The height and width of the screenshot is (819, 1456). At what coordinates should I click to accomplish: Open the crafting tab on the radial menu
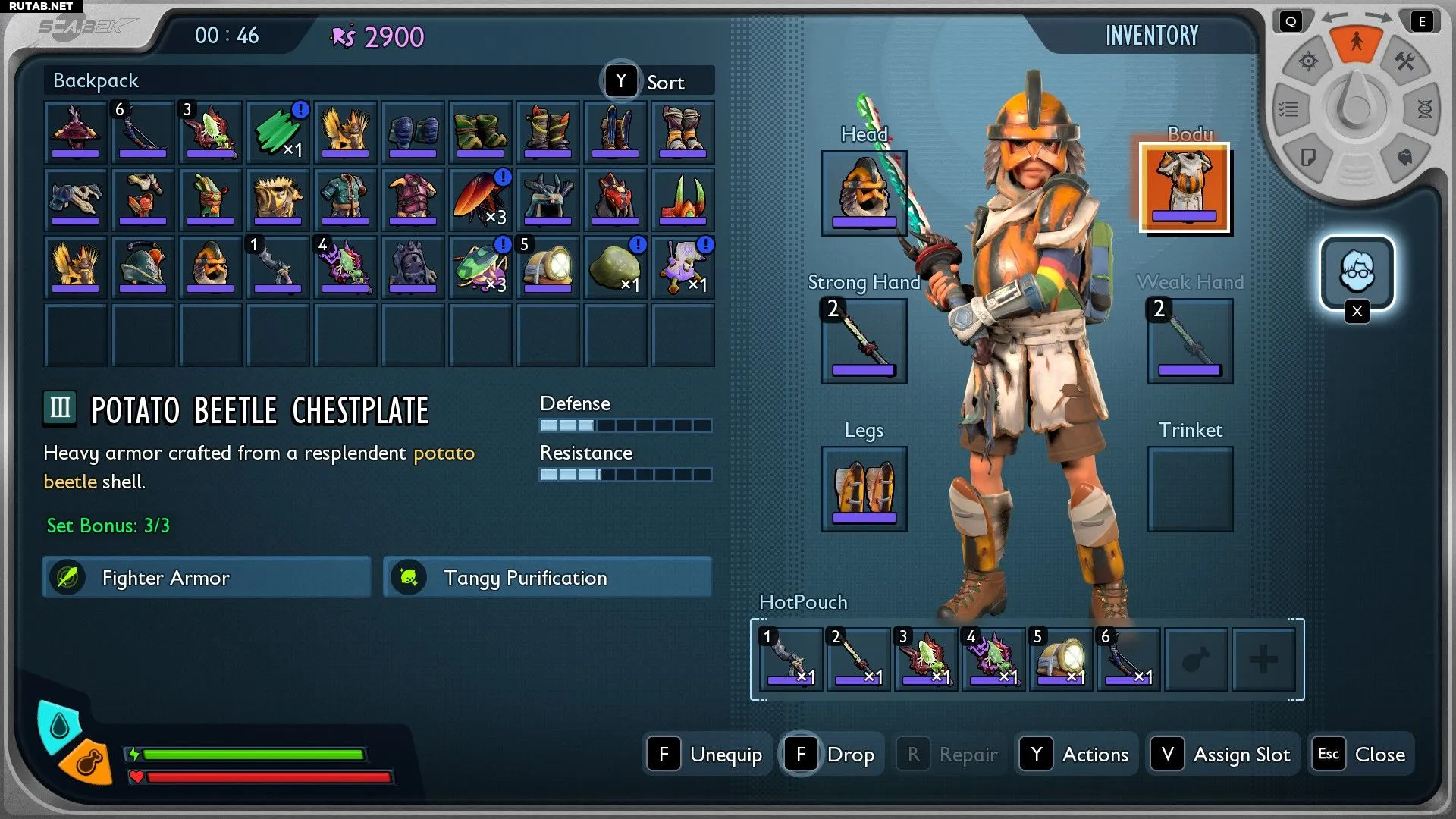point(1404,61)
